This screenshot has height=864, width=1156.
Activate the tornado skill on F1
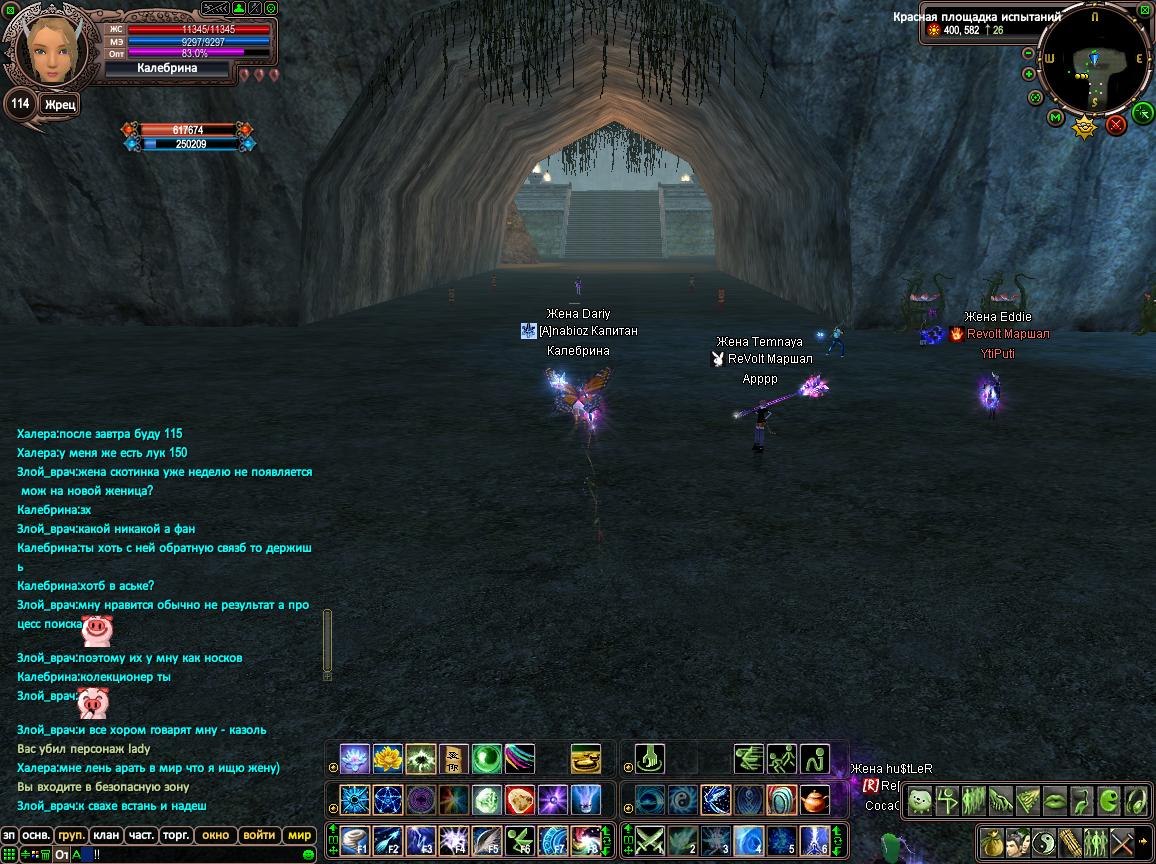click(355, 838)
